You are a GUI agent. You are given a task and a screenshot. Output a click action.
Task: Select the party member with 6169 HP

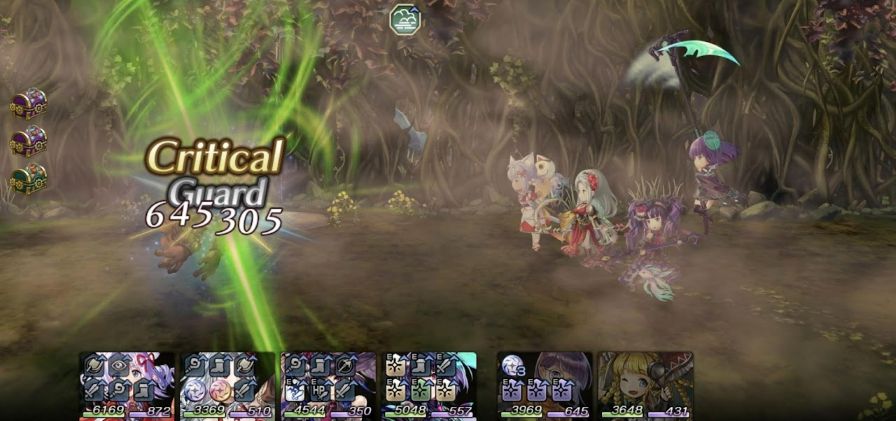[x=127, y=383]
